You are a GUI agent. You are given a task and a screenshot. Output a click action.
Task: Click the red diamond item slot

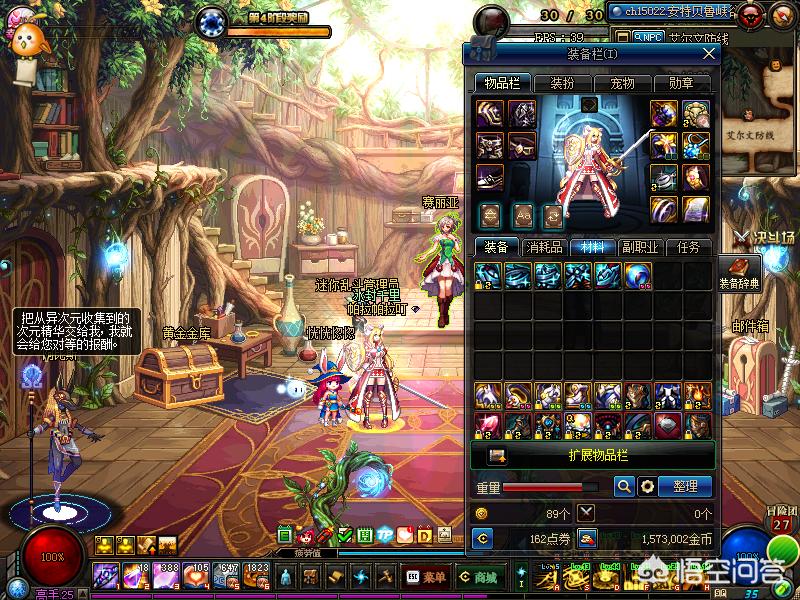click(x=489, y=423)
